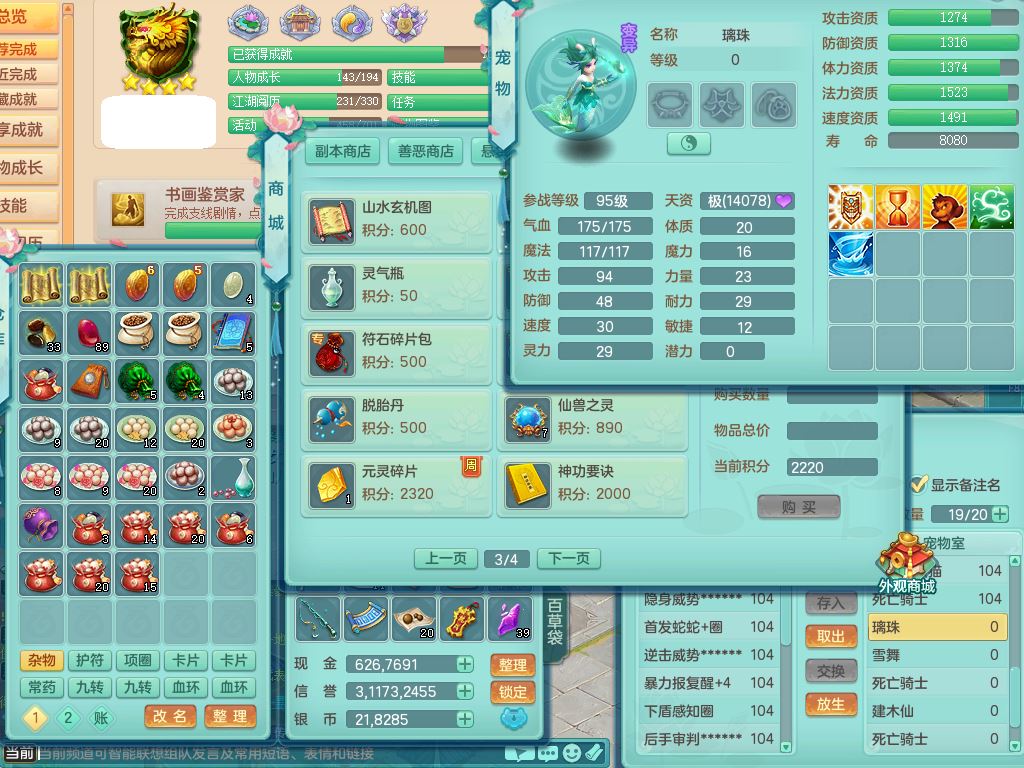The height and width of the screenshot is (768, 1024).
Task: Pick 脱胎丹 from the shop list
Action: pos(397,417)
